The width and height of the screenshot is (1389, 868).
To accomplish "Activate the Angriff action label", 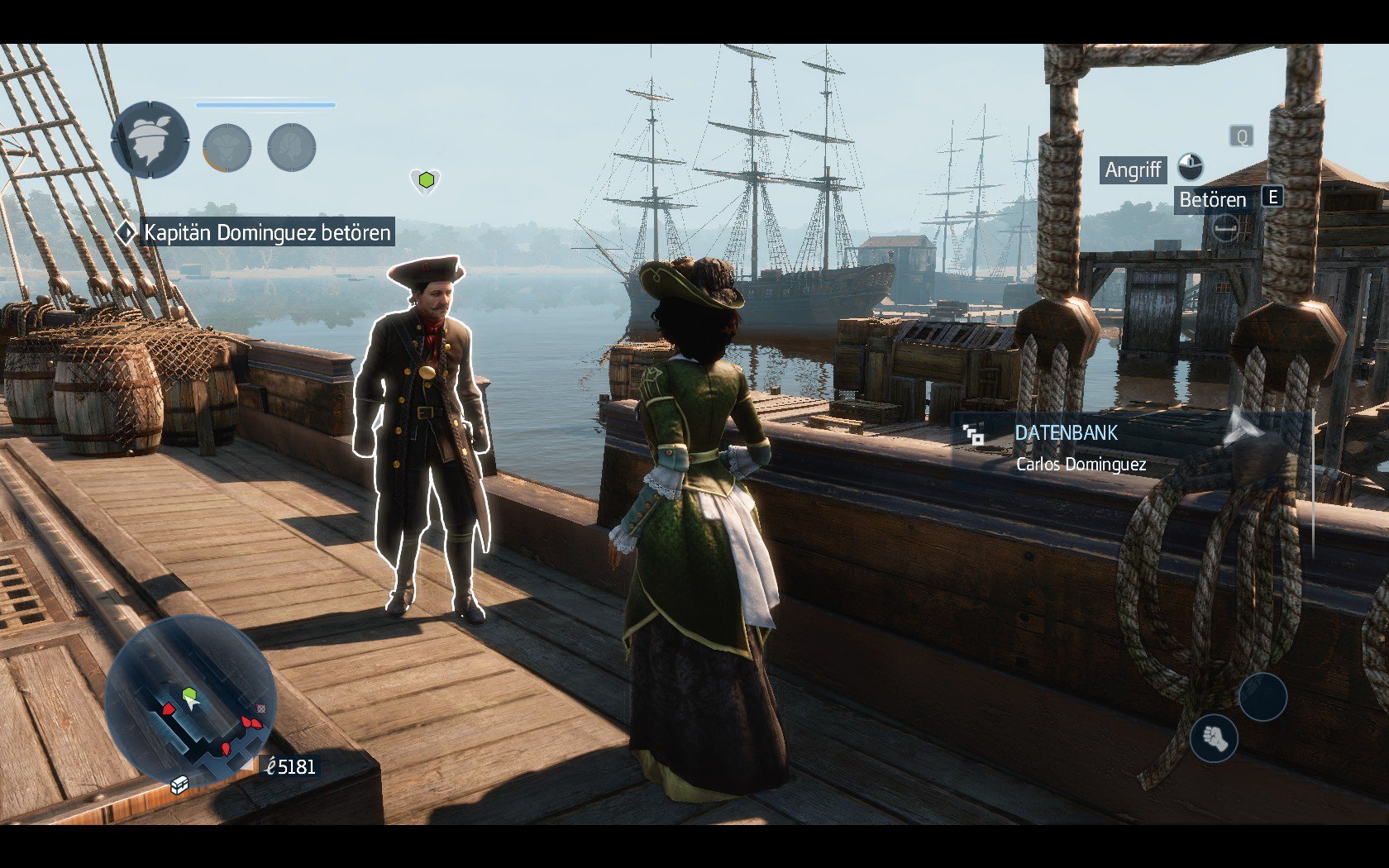I will point(1133,169).
